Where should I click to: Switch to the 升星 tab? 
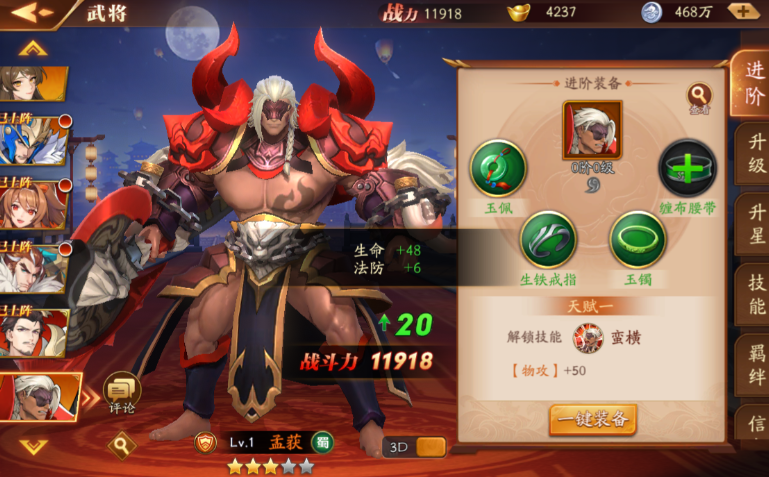click(752, 223)
